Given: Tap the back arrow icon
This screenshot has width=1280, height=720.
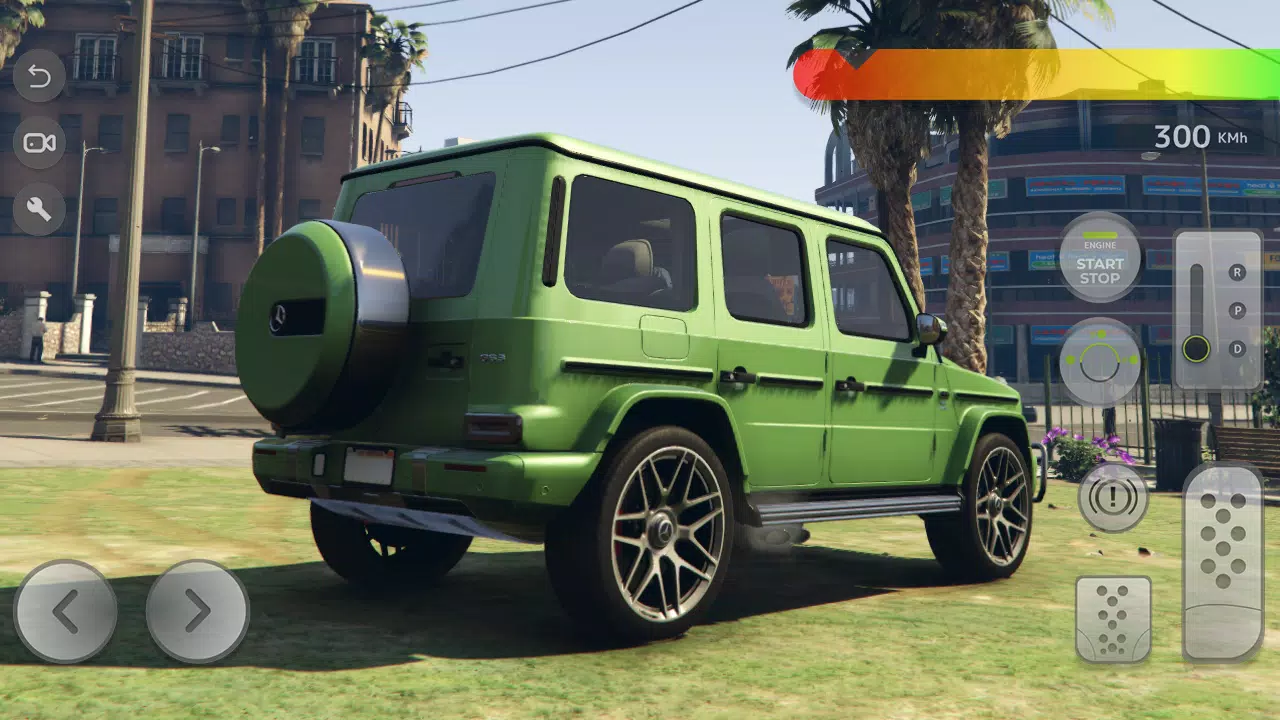Looking at the screenshot, I should tap(40, 76).
